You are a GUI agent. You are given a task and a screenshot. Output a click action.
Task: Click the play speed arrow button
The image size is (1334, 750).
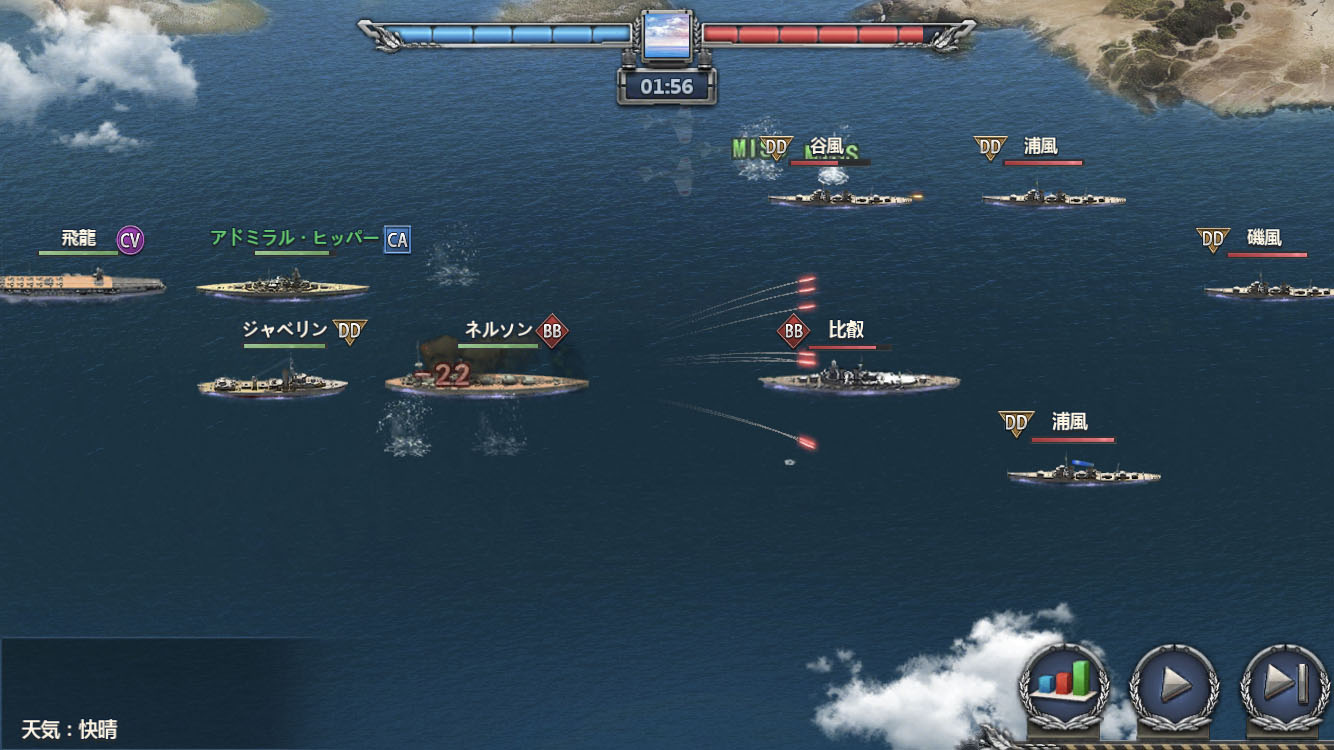point(1175,685)
